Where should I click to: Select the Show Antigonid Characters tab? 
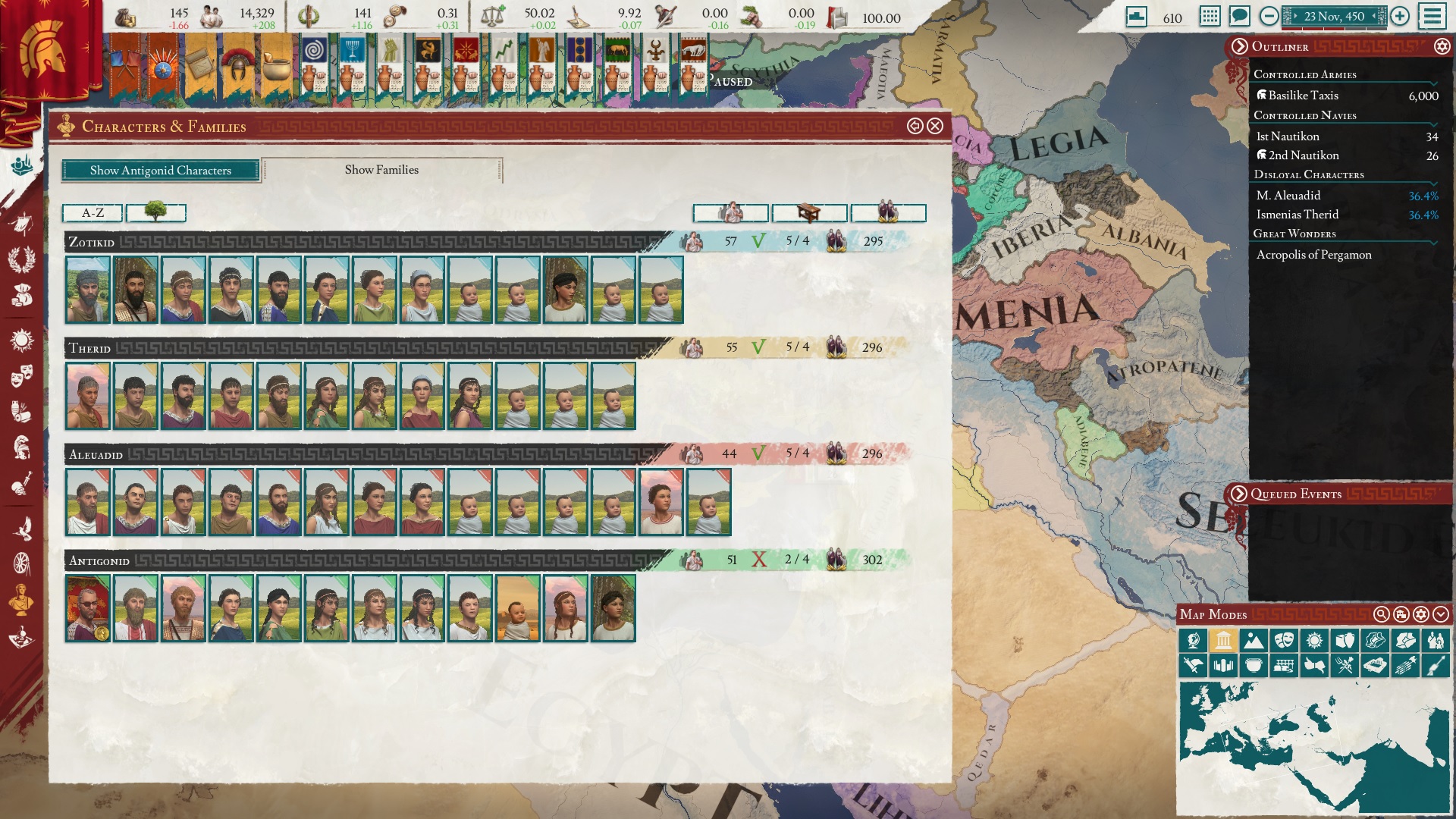pyautogui.click(x=161, y=171)
